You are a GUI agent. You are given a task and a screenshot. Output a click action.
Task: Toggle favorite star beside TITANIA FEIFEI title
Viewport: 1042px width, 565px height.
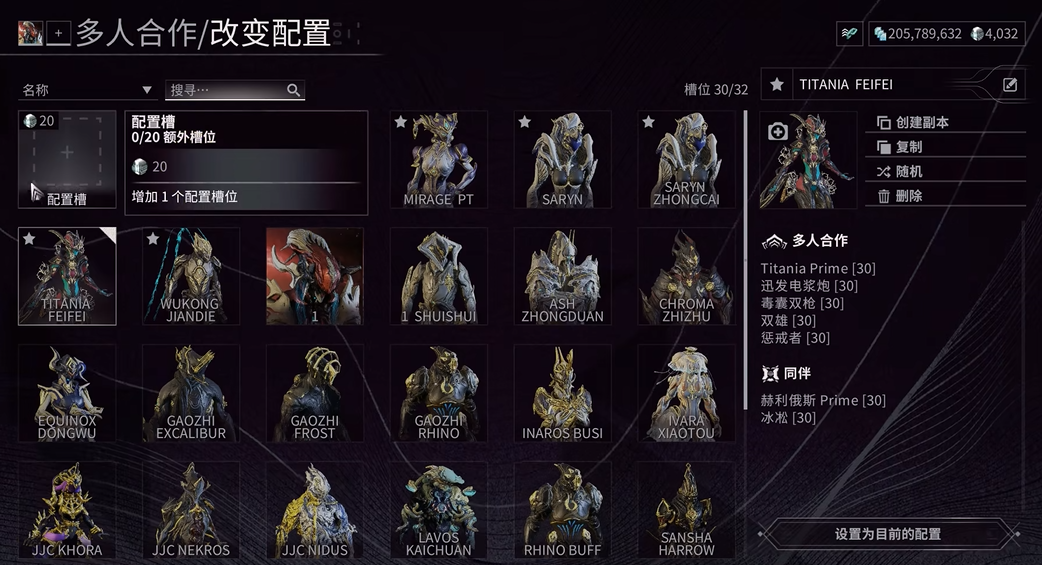(x=777, y=85)
